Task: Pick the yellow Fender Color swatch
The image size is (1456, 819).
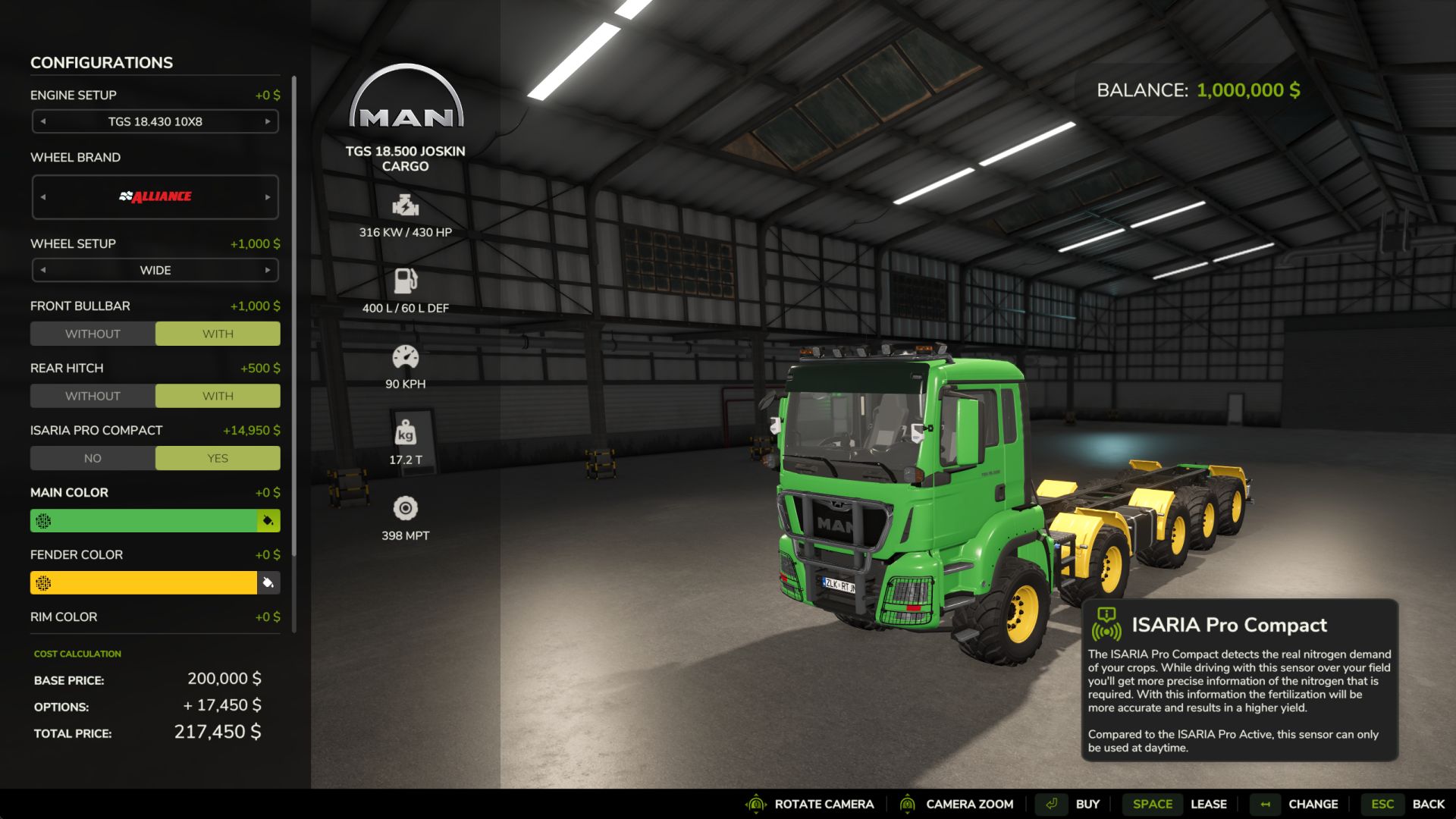Action: (144, 582)
